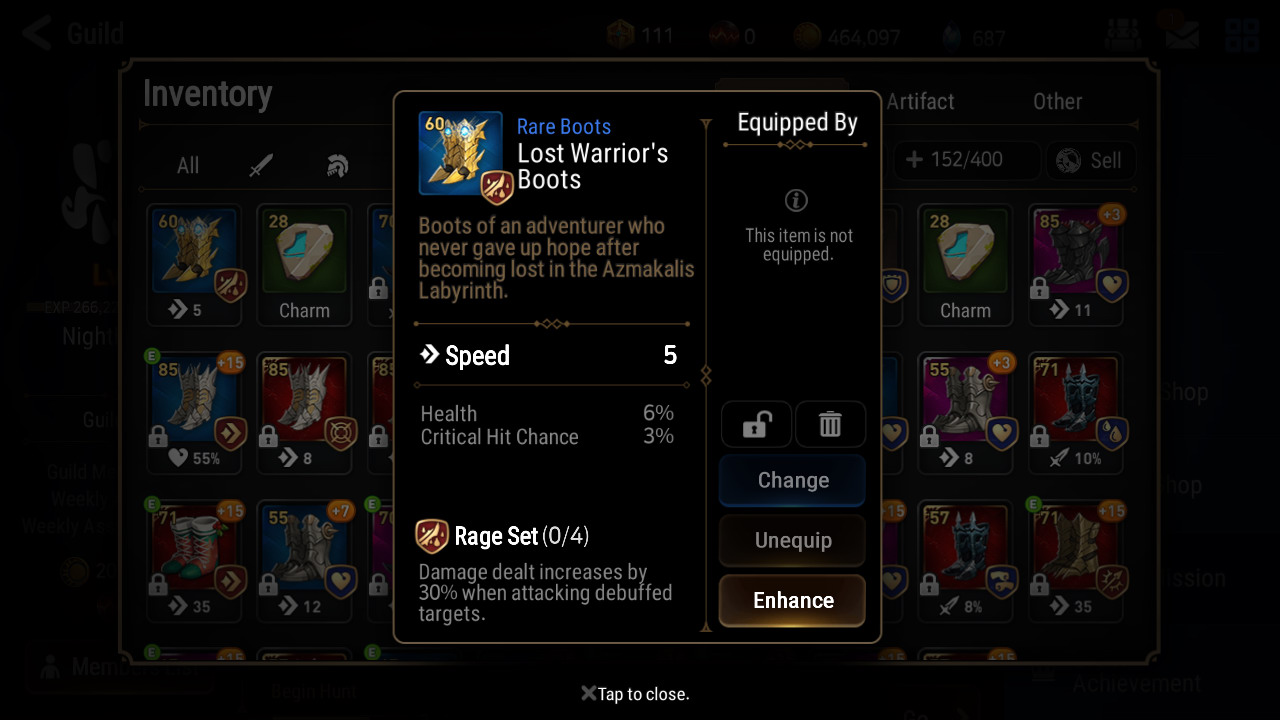The height and width of the screenshot is (720, 1280).
Task: Select the level 71 red boots with Attack 10%
Action: pyautogui.click(x=1077, y=412)
